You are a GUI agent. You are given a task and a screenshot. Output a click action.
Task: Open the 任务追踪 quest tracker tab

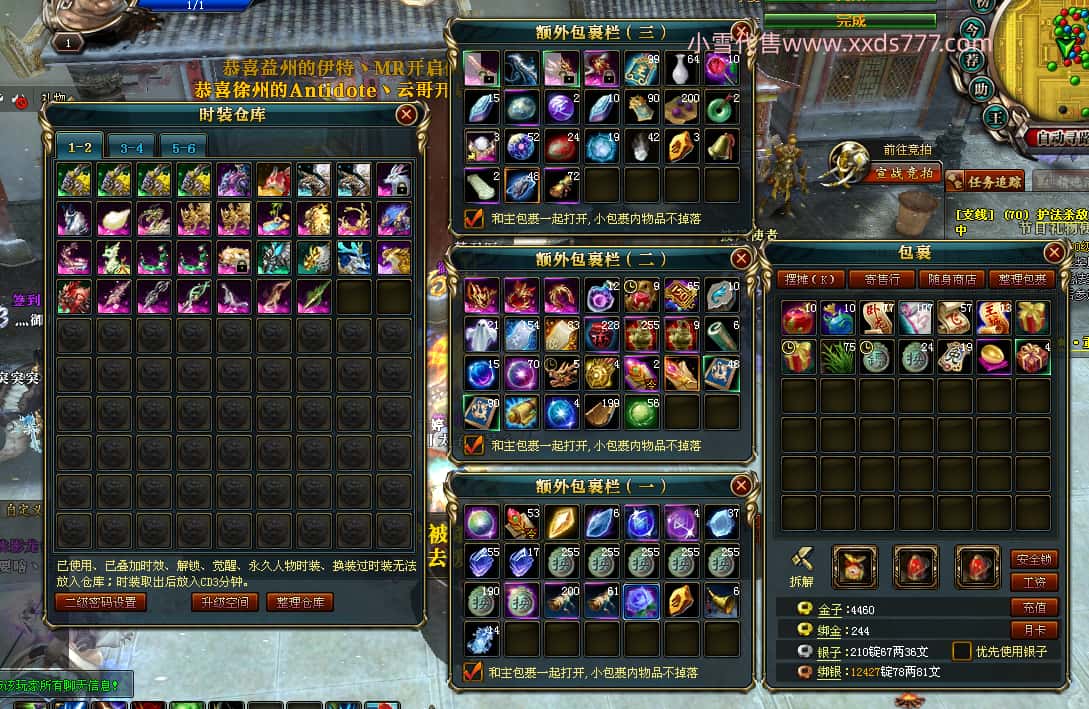point(996,181)
